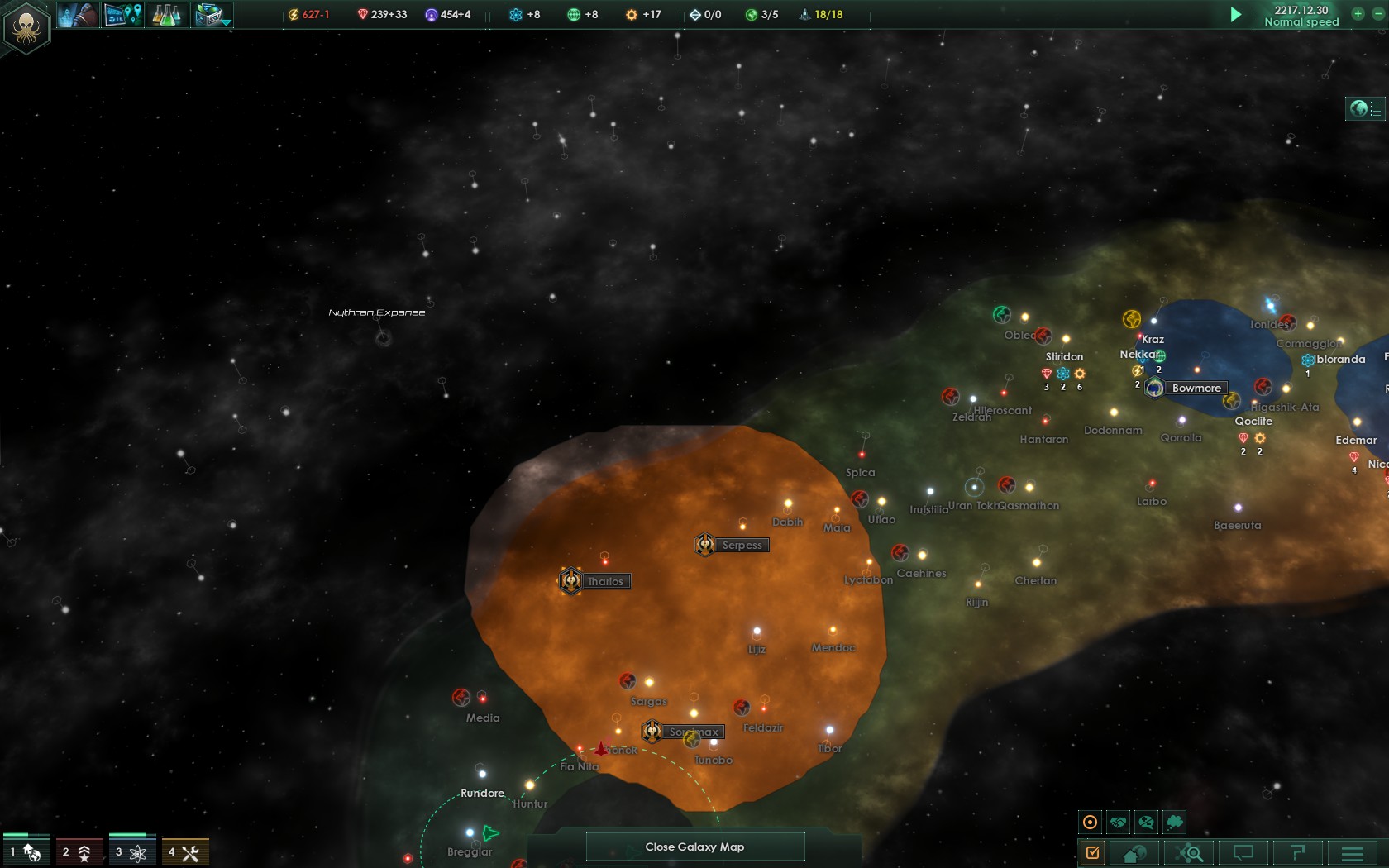Select fleet group 2 with the military star icon
Image resolution: width=1389 pixels, height=868 pixels.
(79, 852)
